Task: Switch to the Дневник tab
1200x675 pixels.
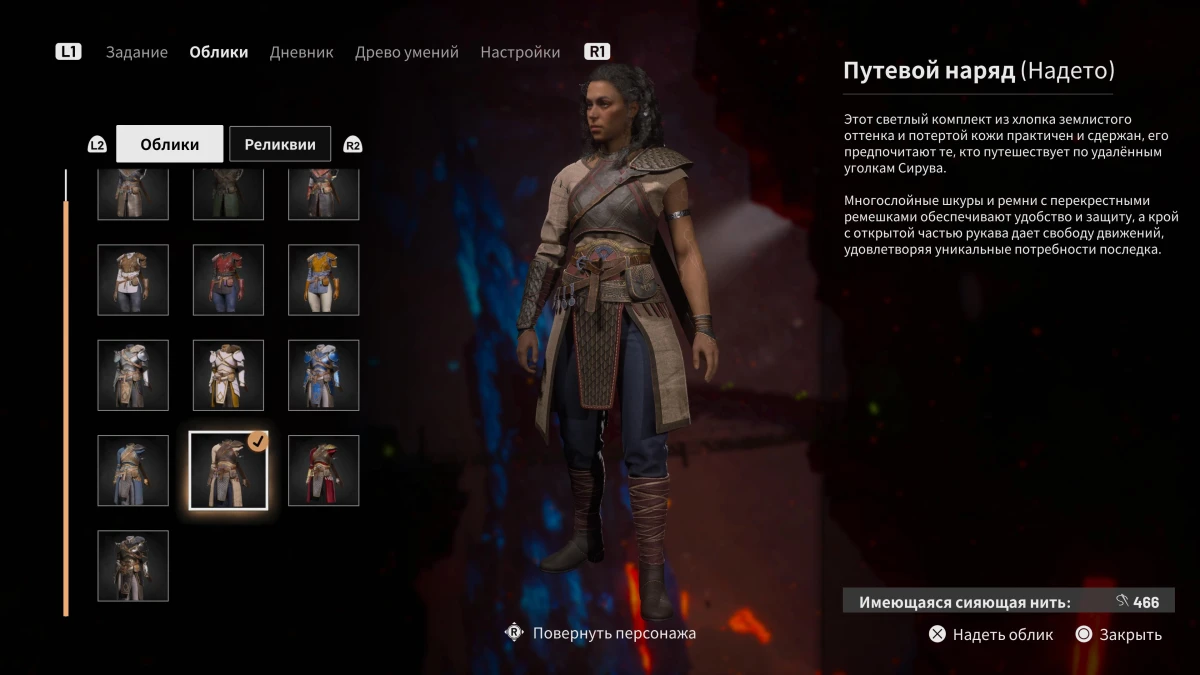Action: (x=301, y=52)
